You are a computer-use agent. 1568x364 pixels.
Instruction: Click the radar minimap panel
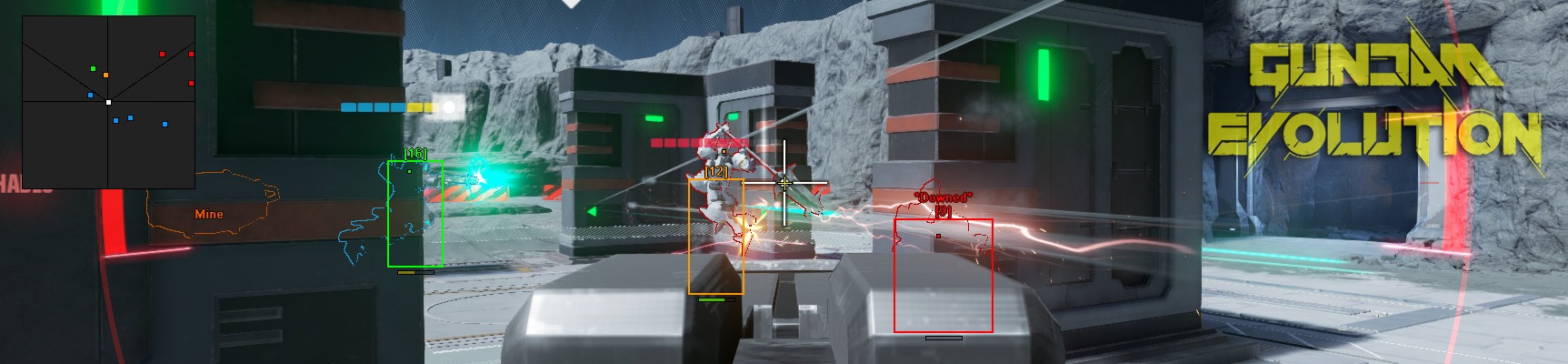click(x=108, y=101)
